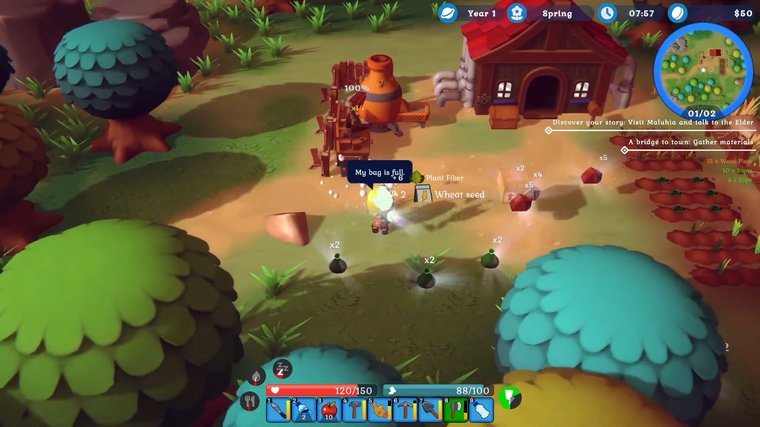Choose the red apple hotbar slot
The width and height of the screenshot is (760, 427).
click(x=328, y=409)
